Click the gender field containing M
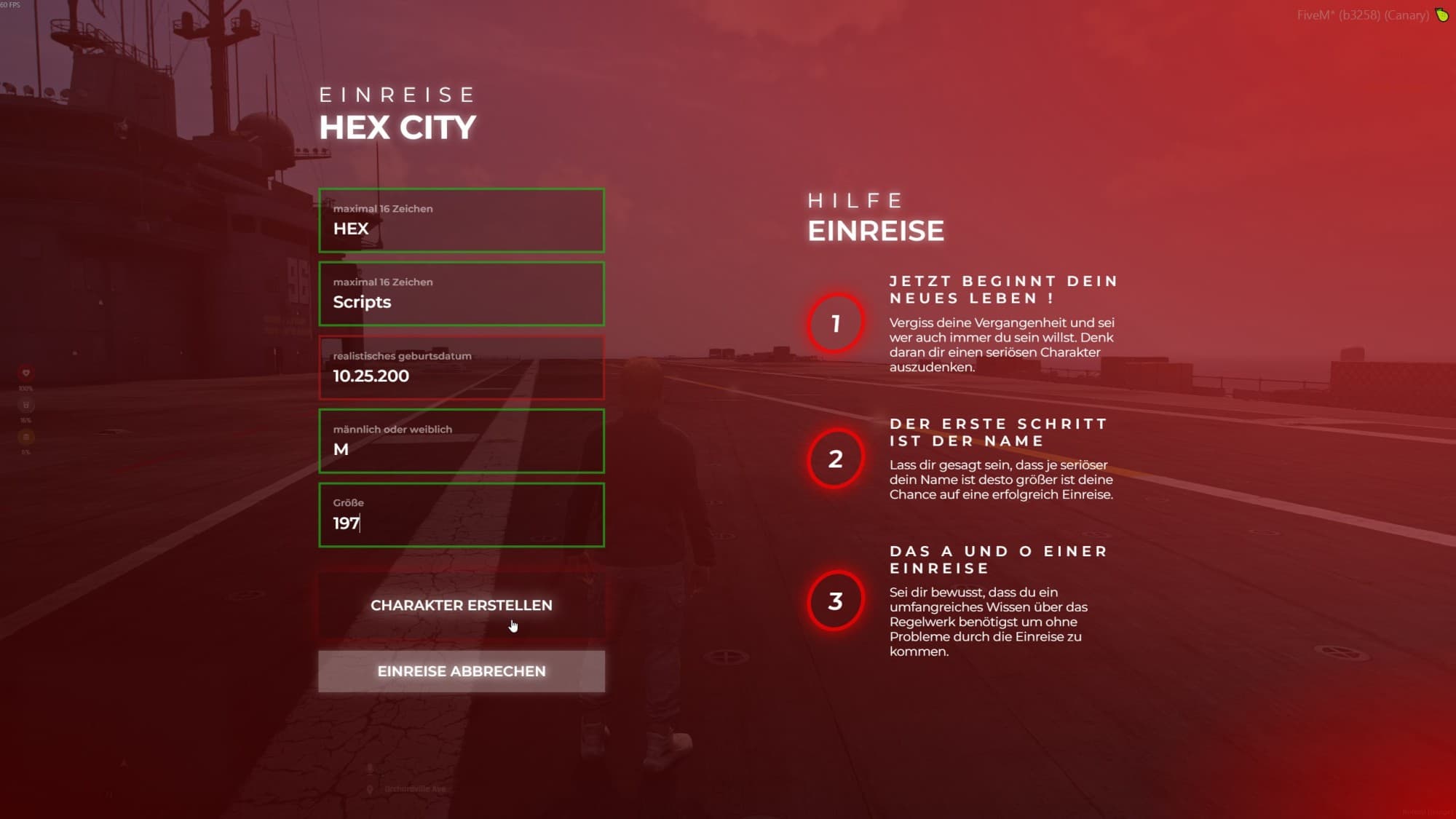 pos(462,440)
